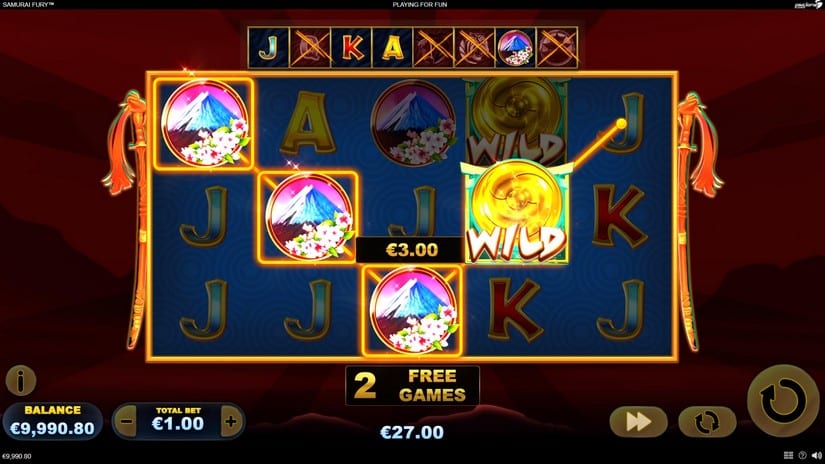Screen dimensions: 825x464
Task: Open the autoplay options
Action: click(707, 422)
